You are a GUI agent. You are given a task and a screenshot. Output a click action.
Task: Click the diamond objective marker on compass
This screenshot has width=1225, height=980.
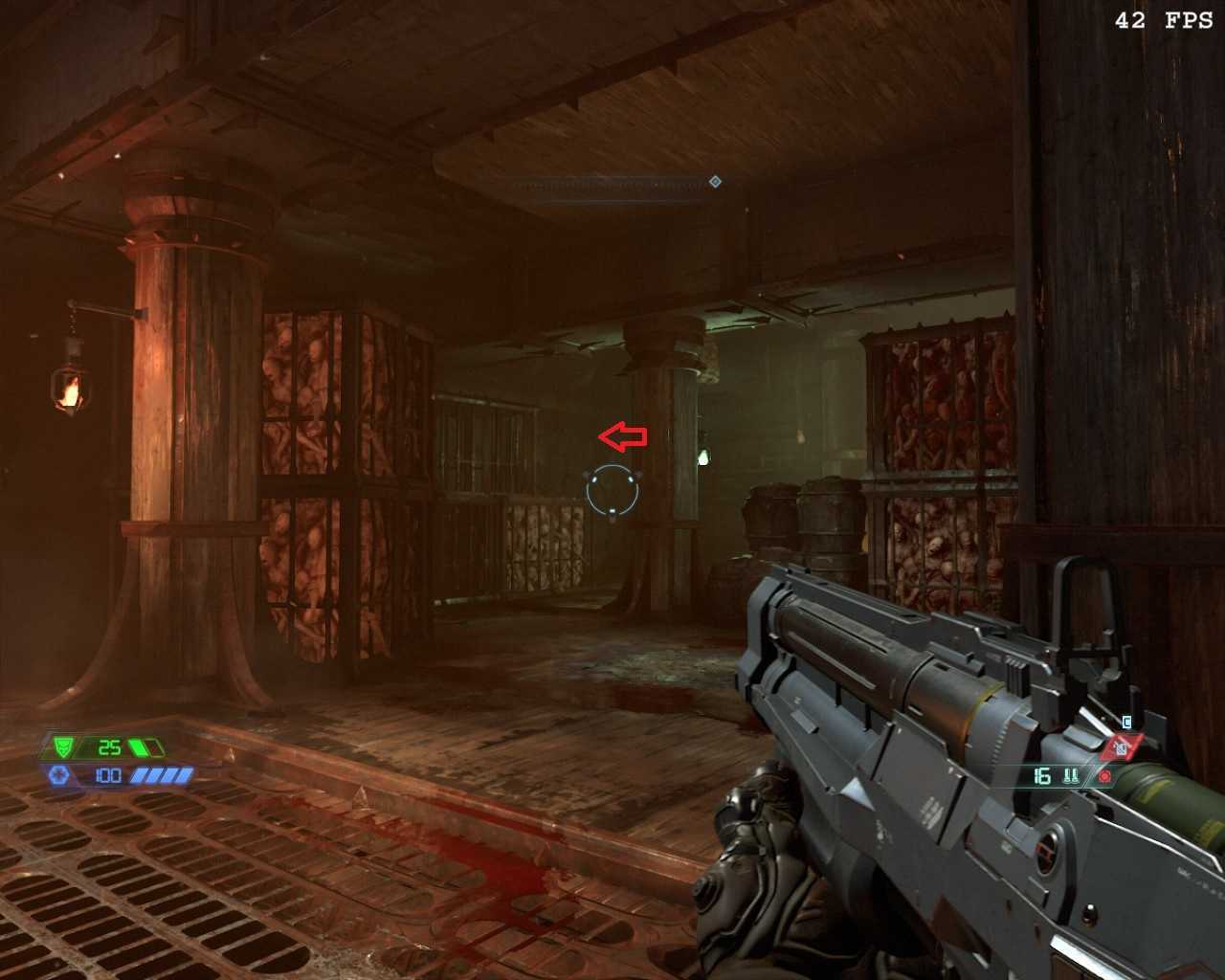(715, 182)
